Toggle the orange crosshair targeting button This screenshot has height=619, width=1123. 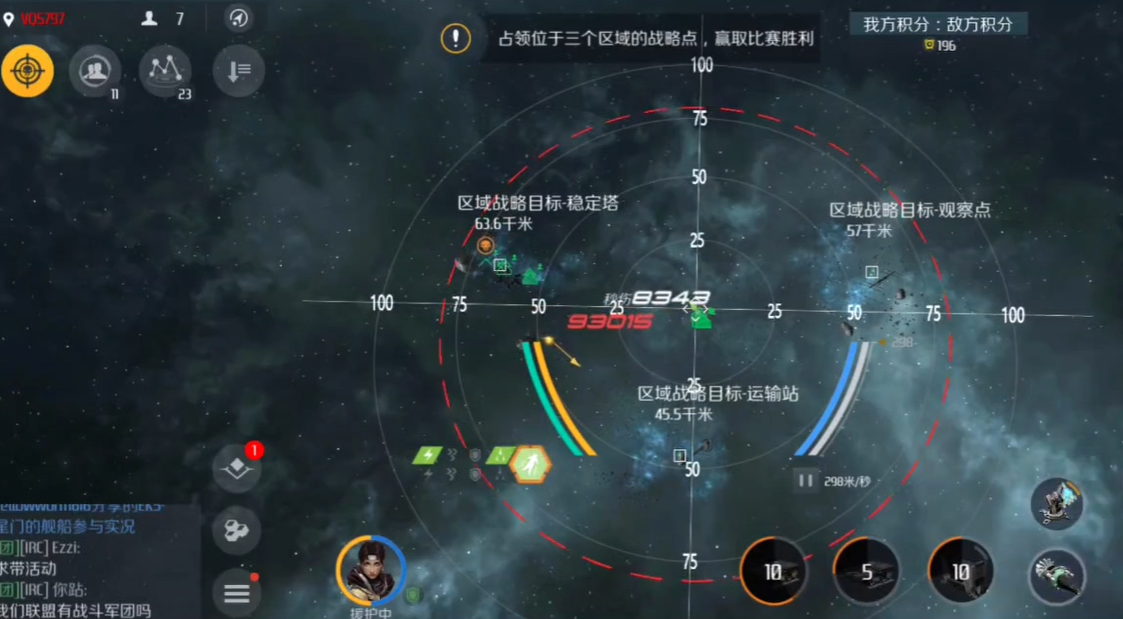coord(27,71)
